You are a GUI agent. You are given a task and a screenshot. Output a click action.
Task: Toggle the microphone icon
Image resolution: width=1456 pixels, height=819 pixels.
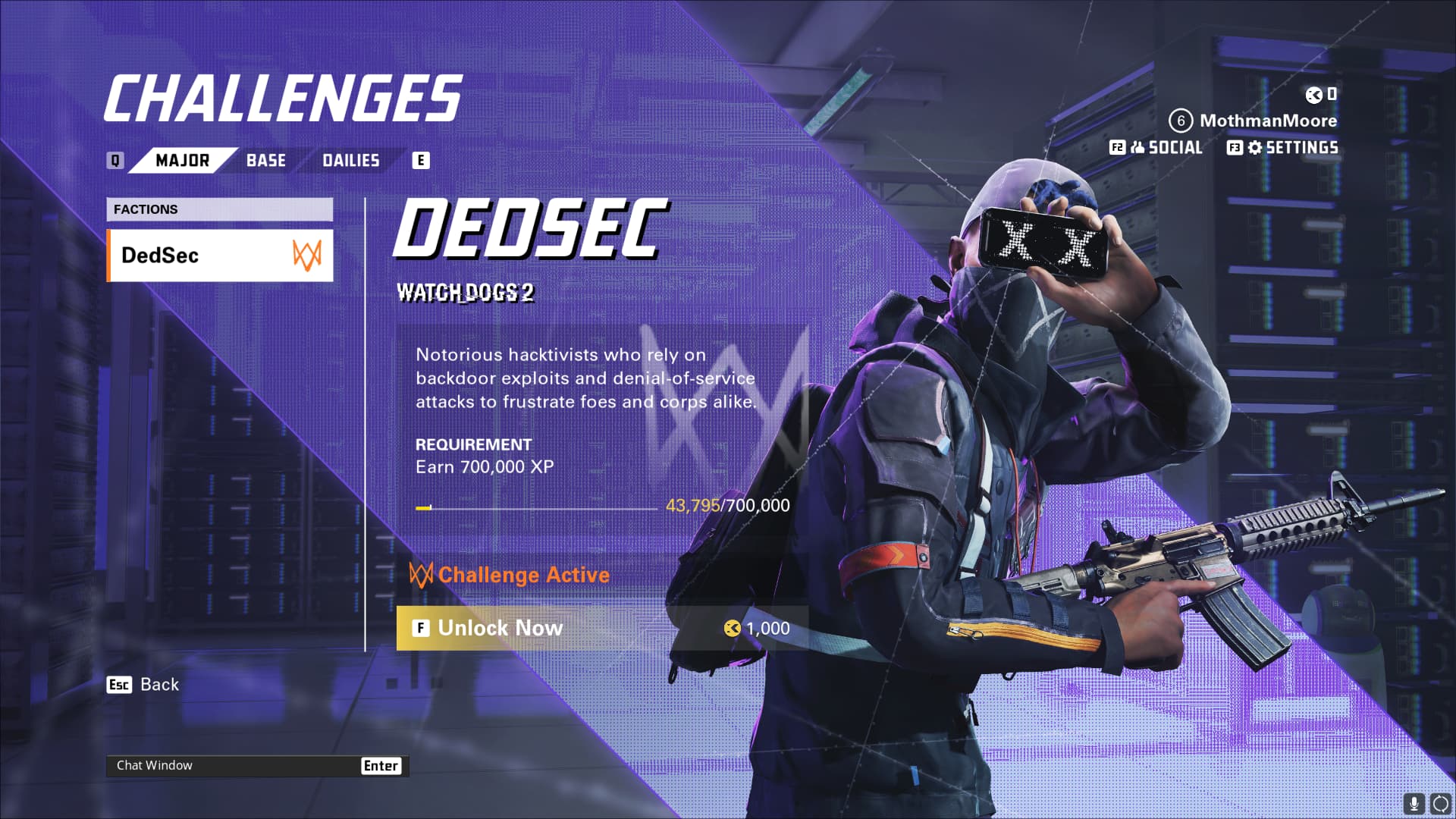point(1413,803)
